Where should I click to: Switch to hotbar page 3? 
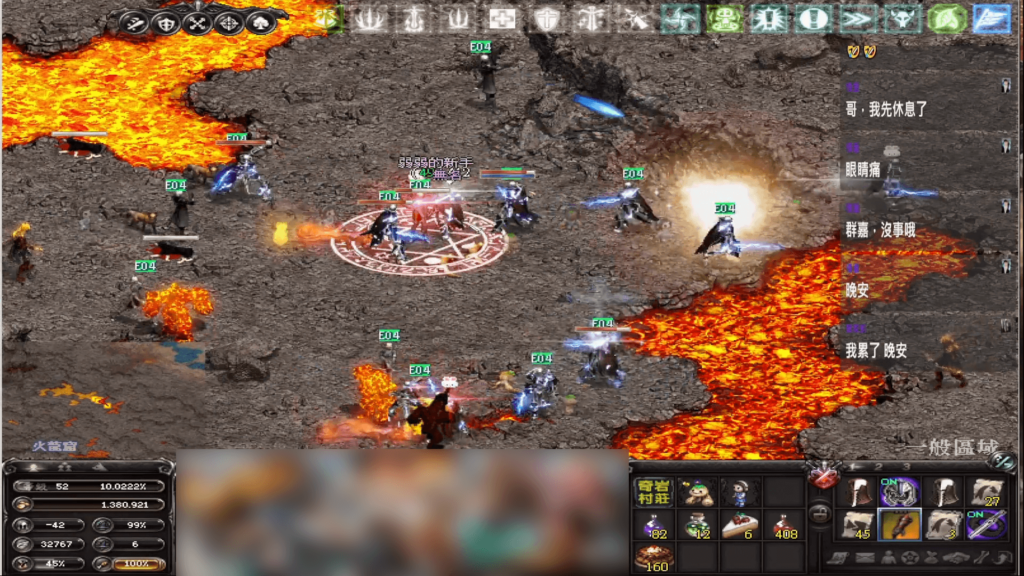pyautogui.click(x=908, y=467)
